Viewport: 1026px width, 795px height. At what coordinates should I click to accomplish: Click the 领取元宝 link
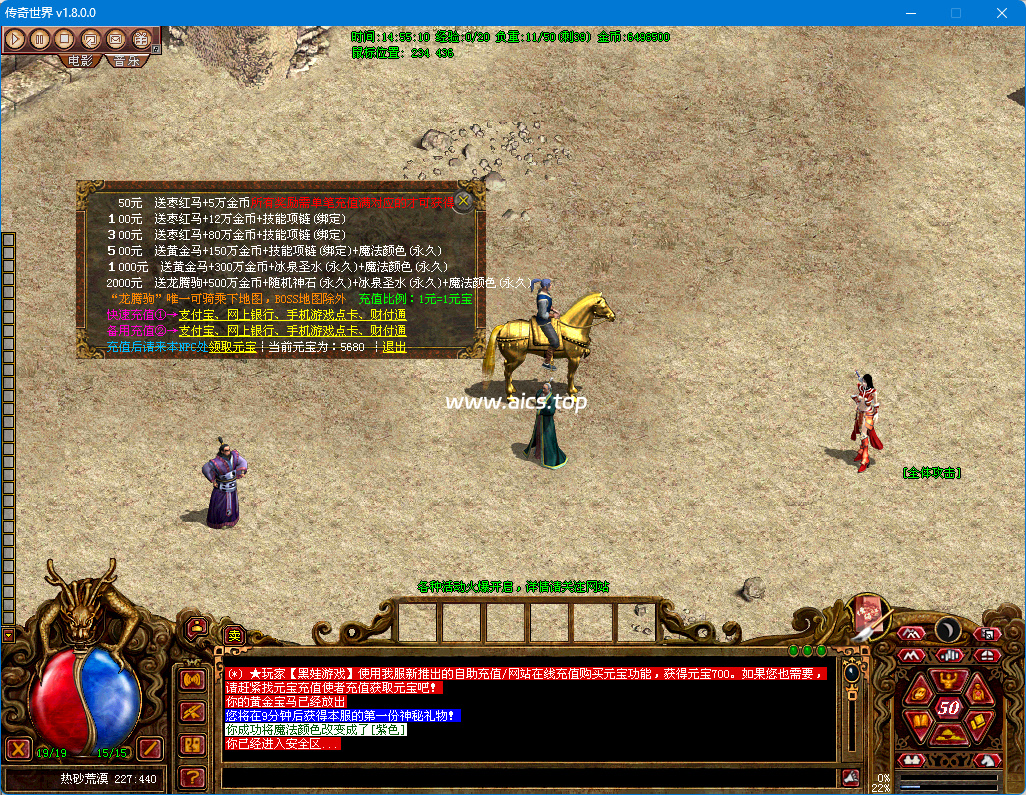[x=232, y=347]
